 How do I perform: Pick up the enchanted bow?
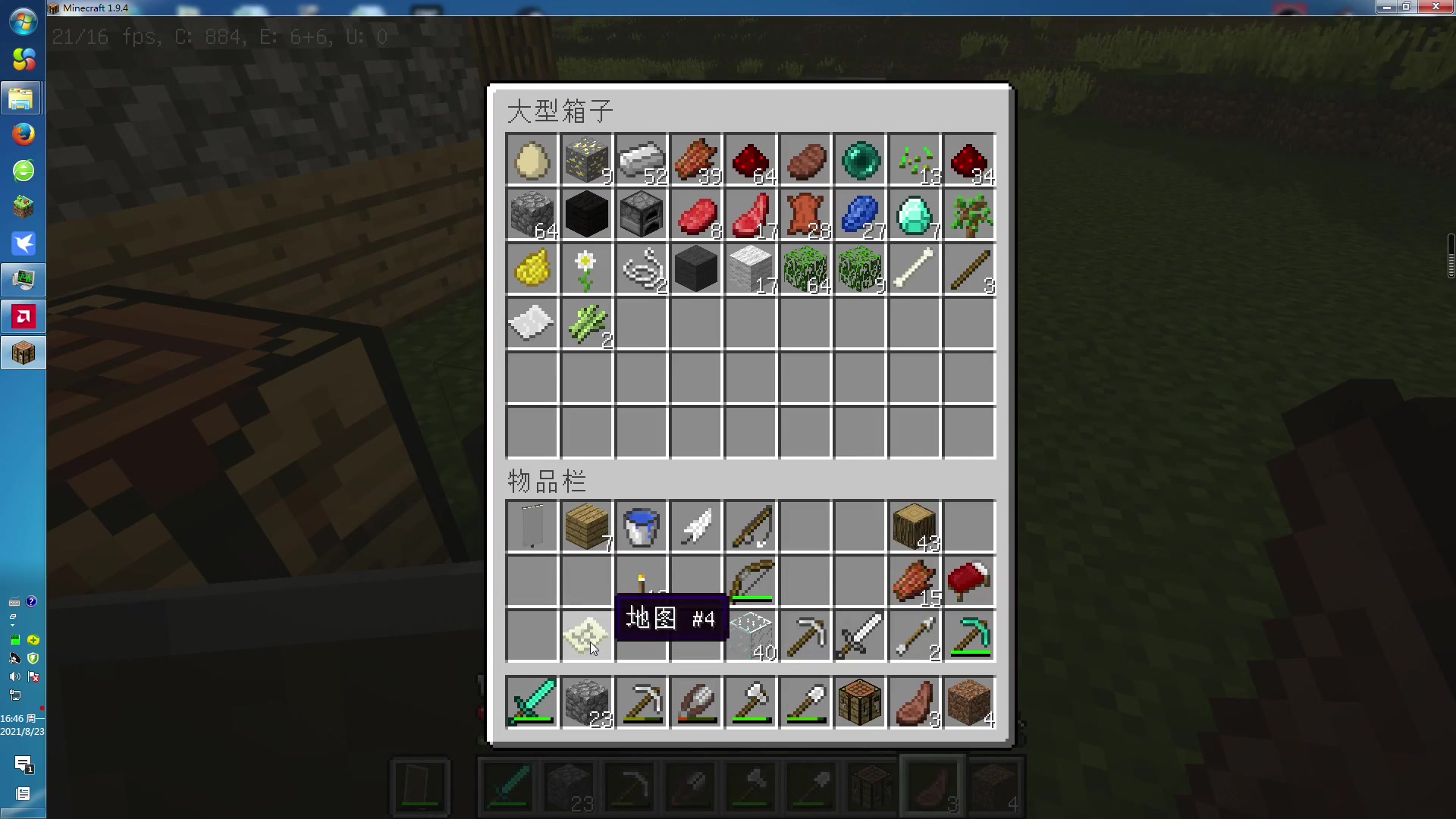click(750, 582)
